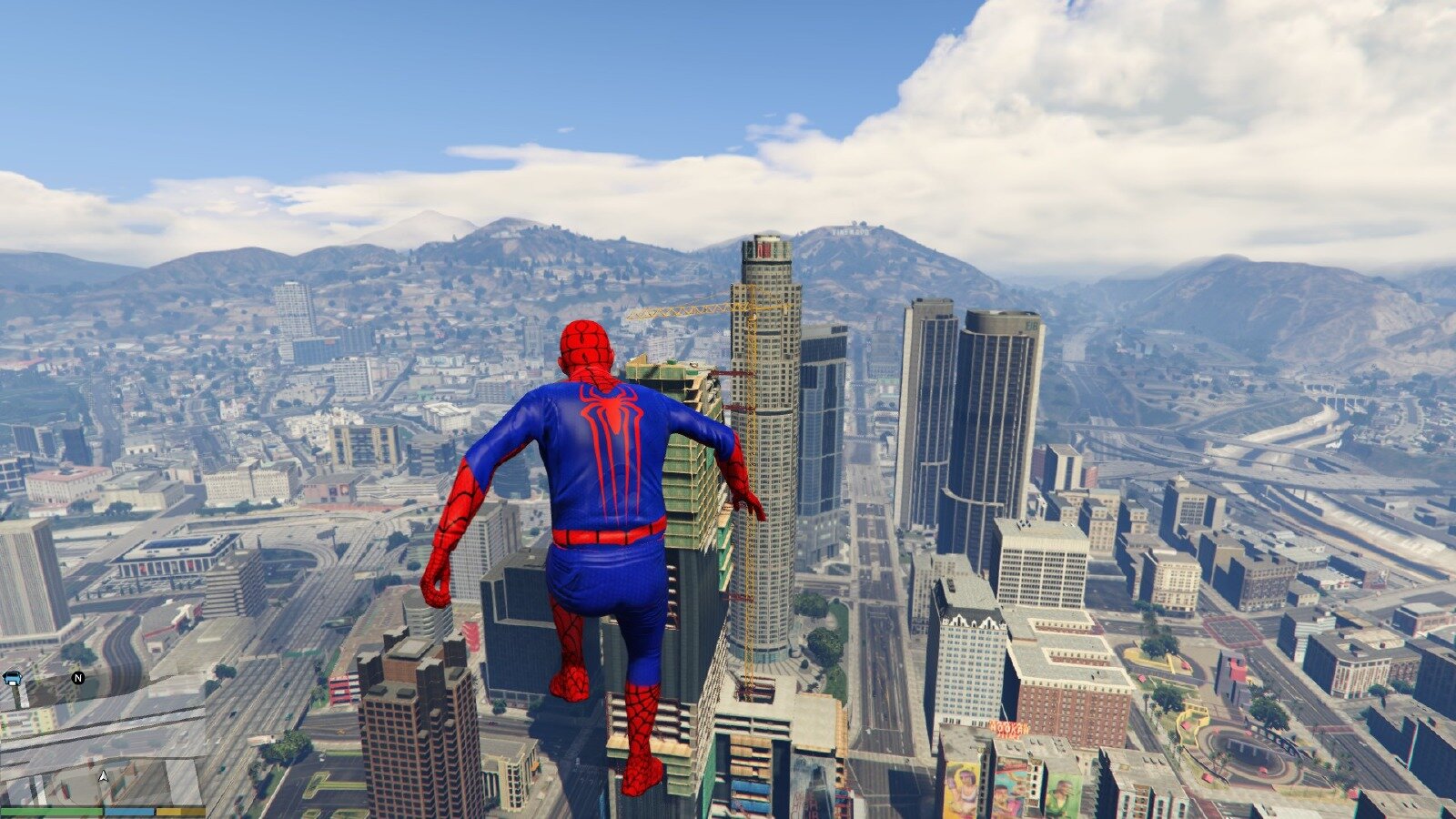Click the white player arrow on the minimap
Screen dimensions: 1456x819
point(104,776)
